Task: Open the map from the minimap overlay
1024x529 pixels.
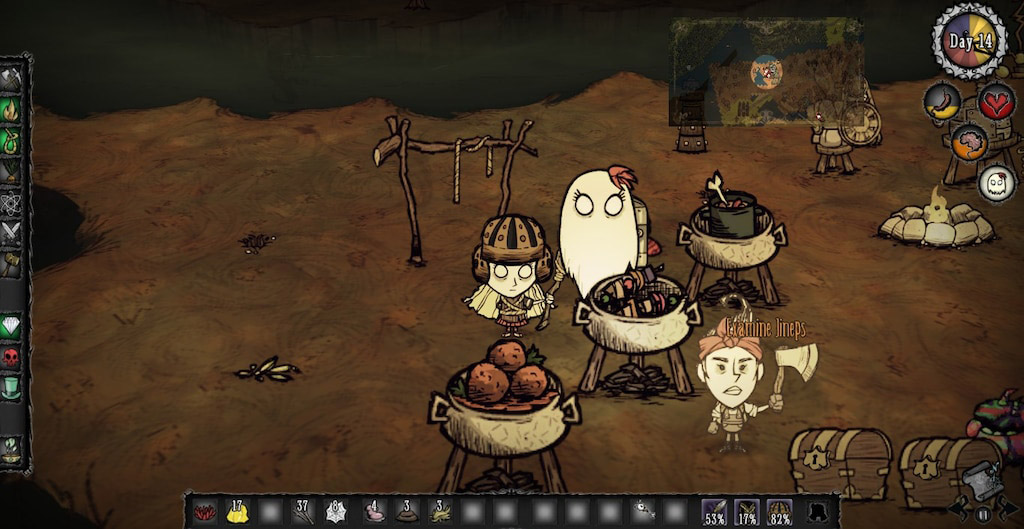Action: (767, 71)
